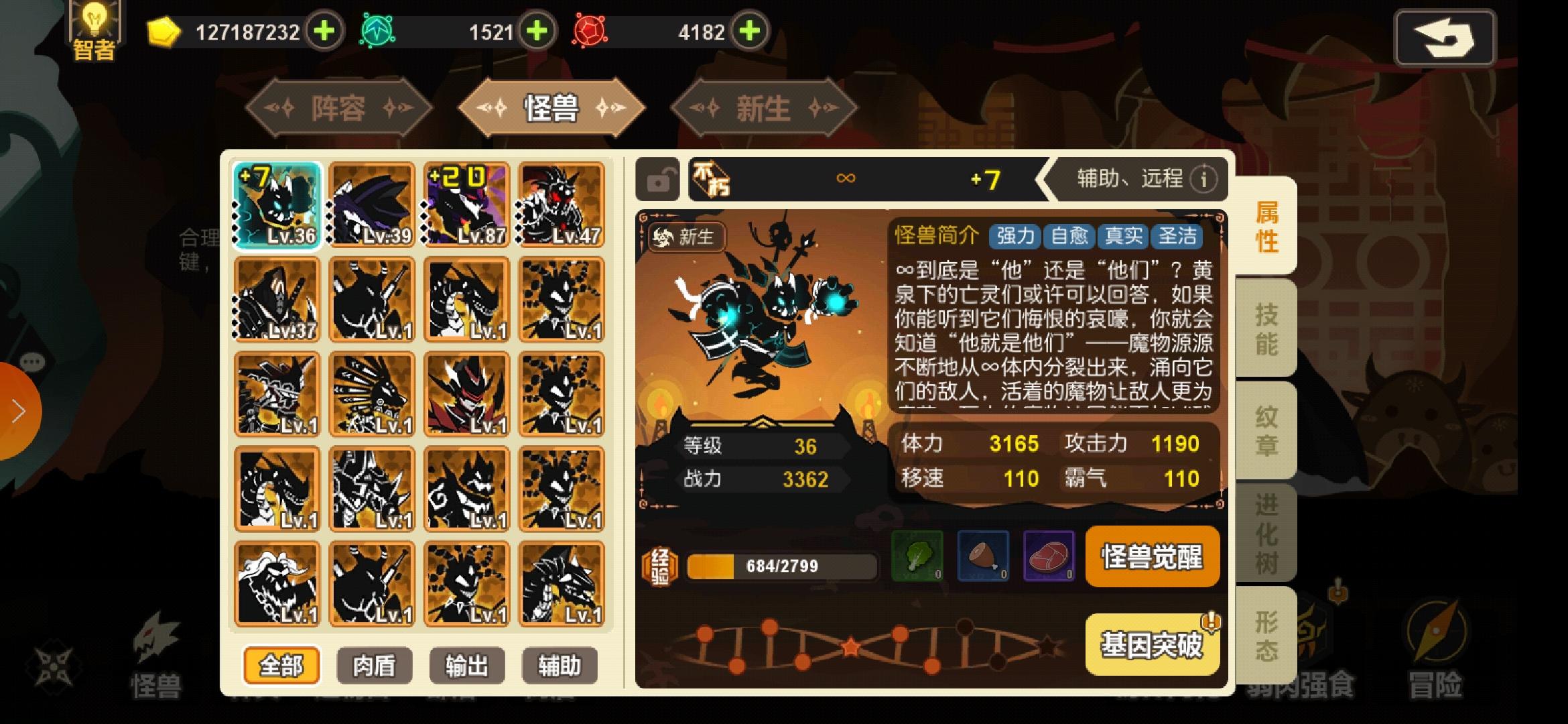Select the 肉盾 tank filter
1568x724 pixels.
(x=375, y=665)
